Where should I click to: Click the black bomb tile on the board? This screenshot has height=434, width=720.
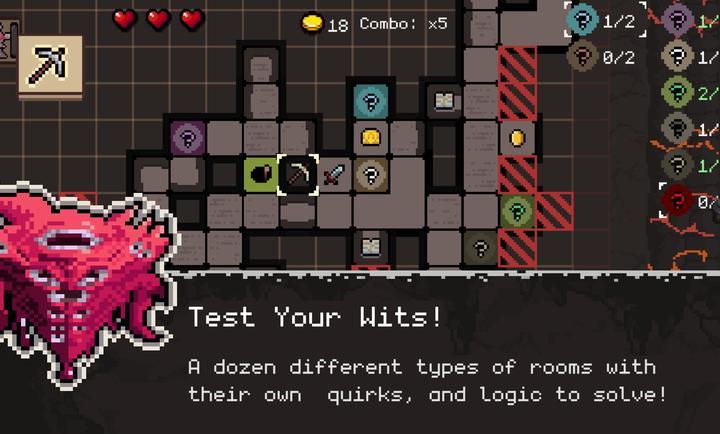pos(260,174)
